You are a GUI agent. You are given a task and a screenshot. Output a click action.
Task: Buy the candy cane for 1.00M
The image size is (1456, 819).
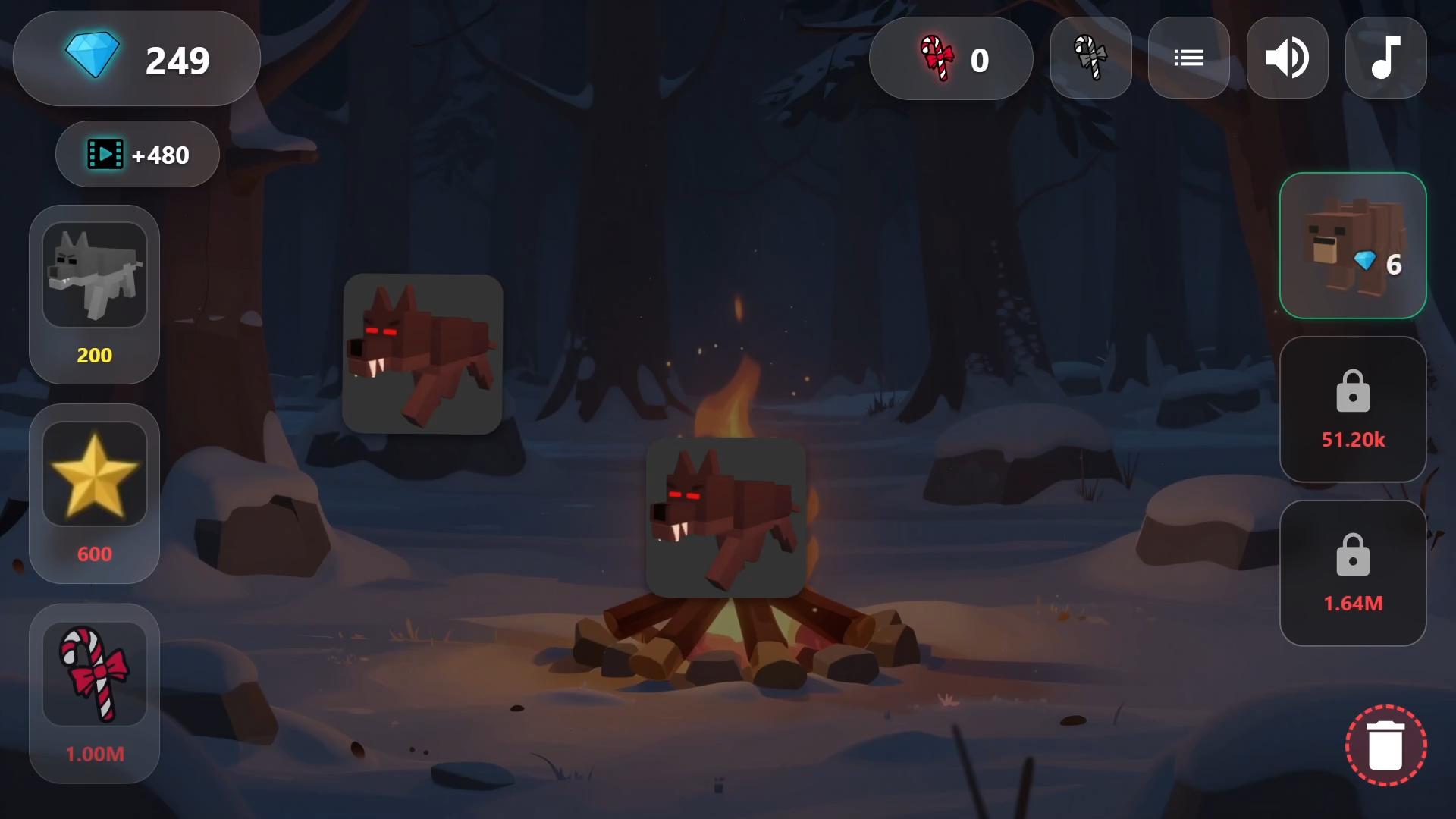[x=94, y=692]
